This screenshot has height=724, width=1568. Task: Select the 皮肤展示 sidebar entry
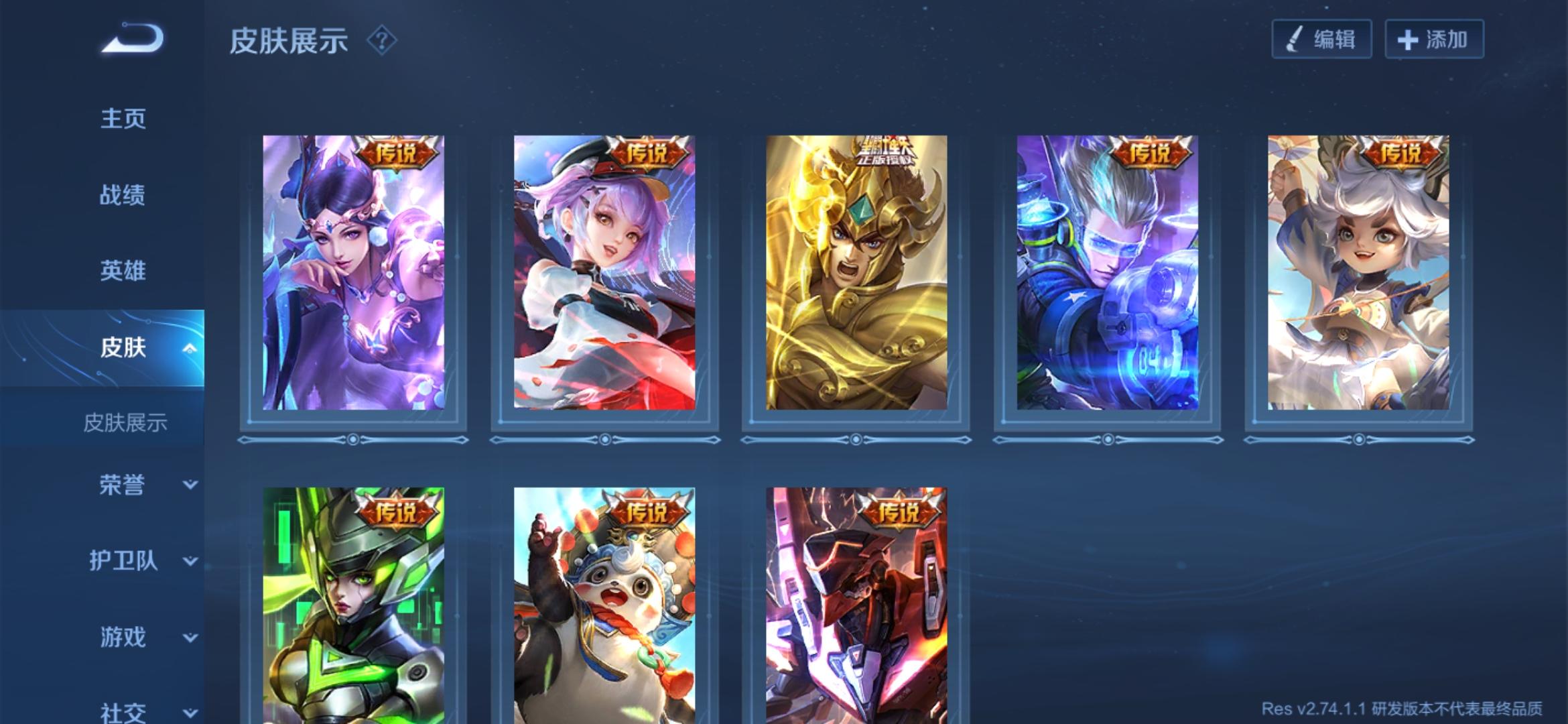coord(127,424)
